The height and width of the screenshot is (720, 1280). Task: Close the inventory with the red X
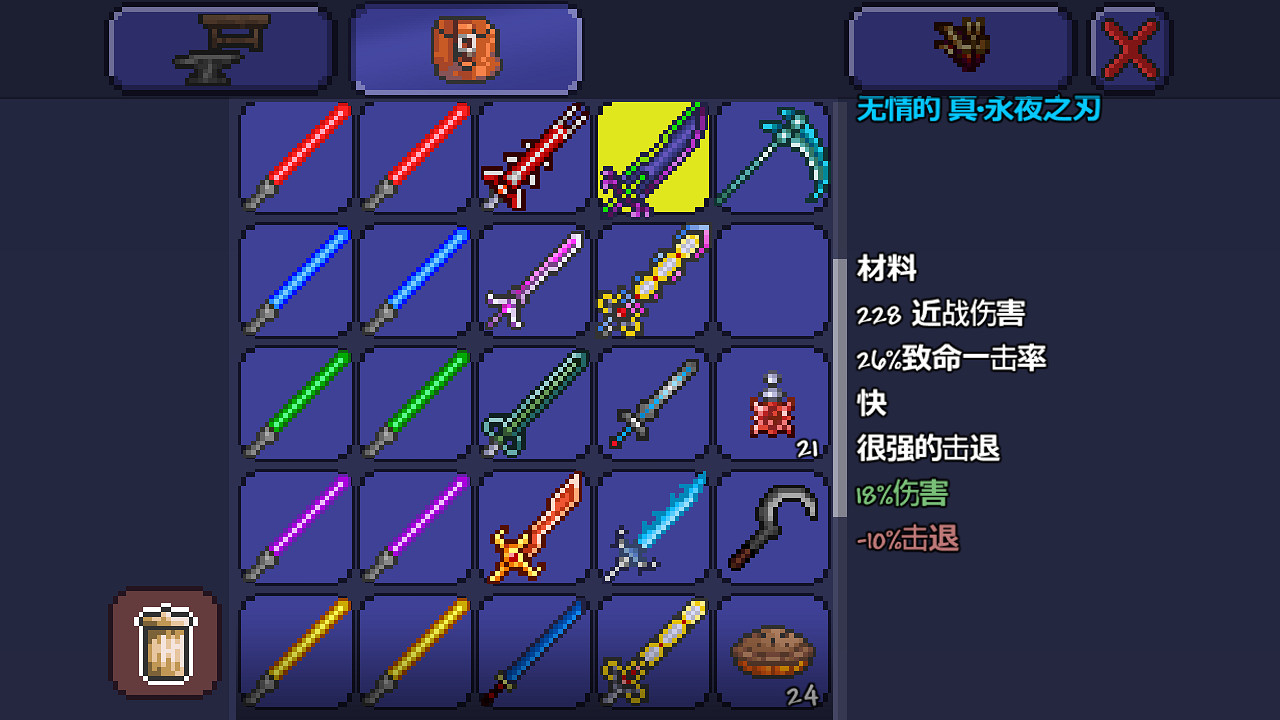click(x=1129, y=47)
